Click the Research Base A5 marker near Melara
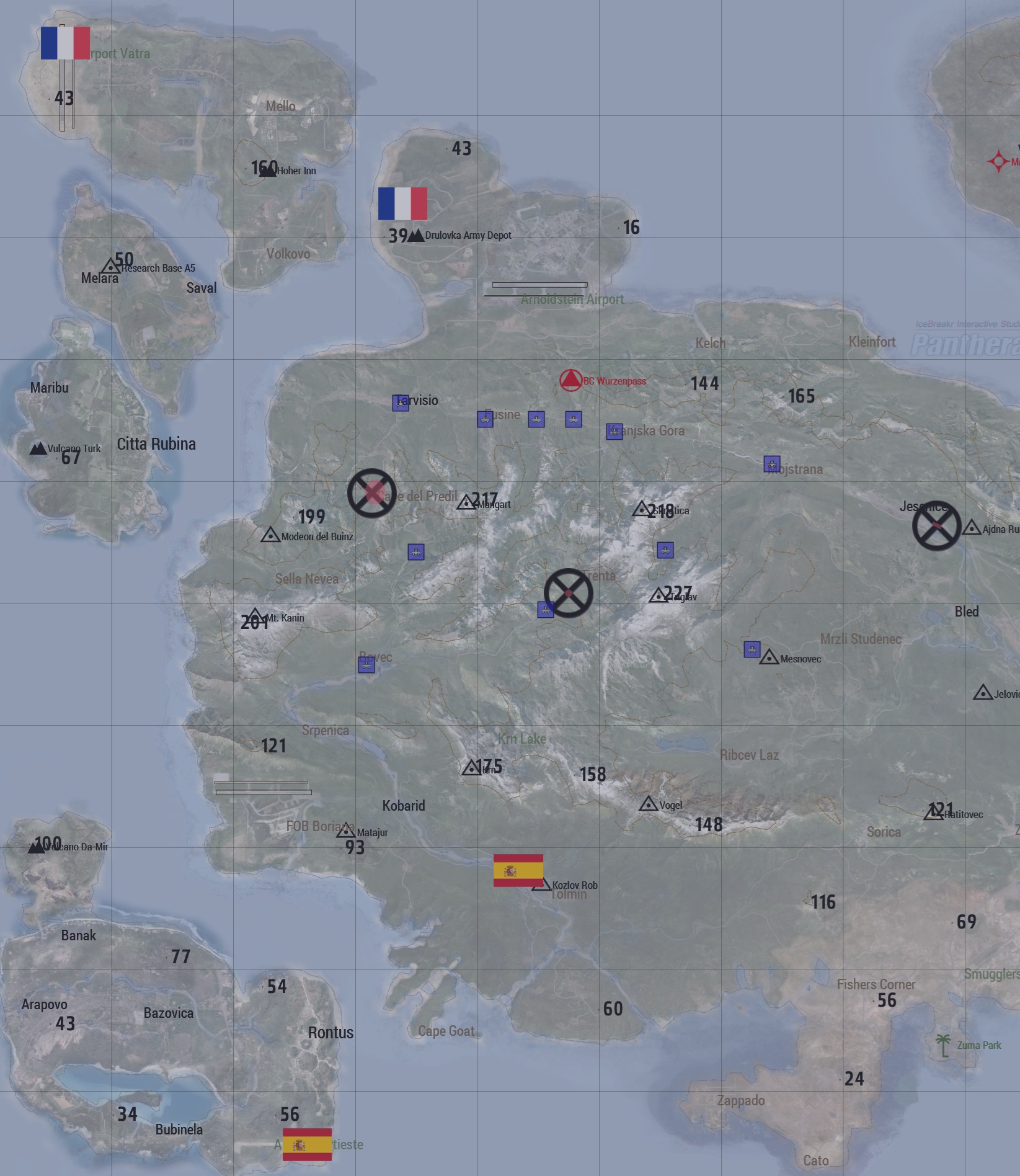 click(x=110, y=265)
